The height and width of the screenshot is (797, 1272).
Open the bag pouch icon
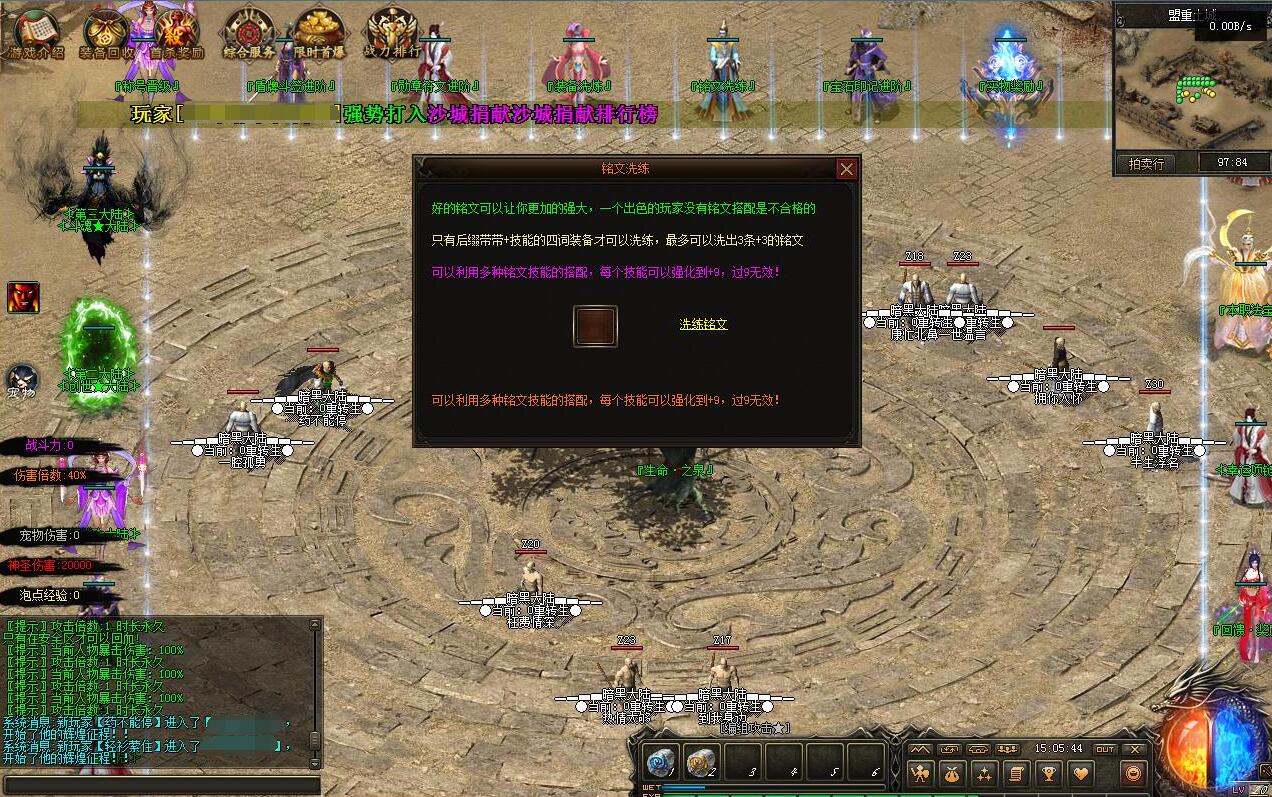pos(953,772)
